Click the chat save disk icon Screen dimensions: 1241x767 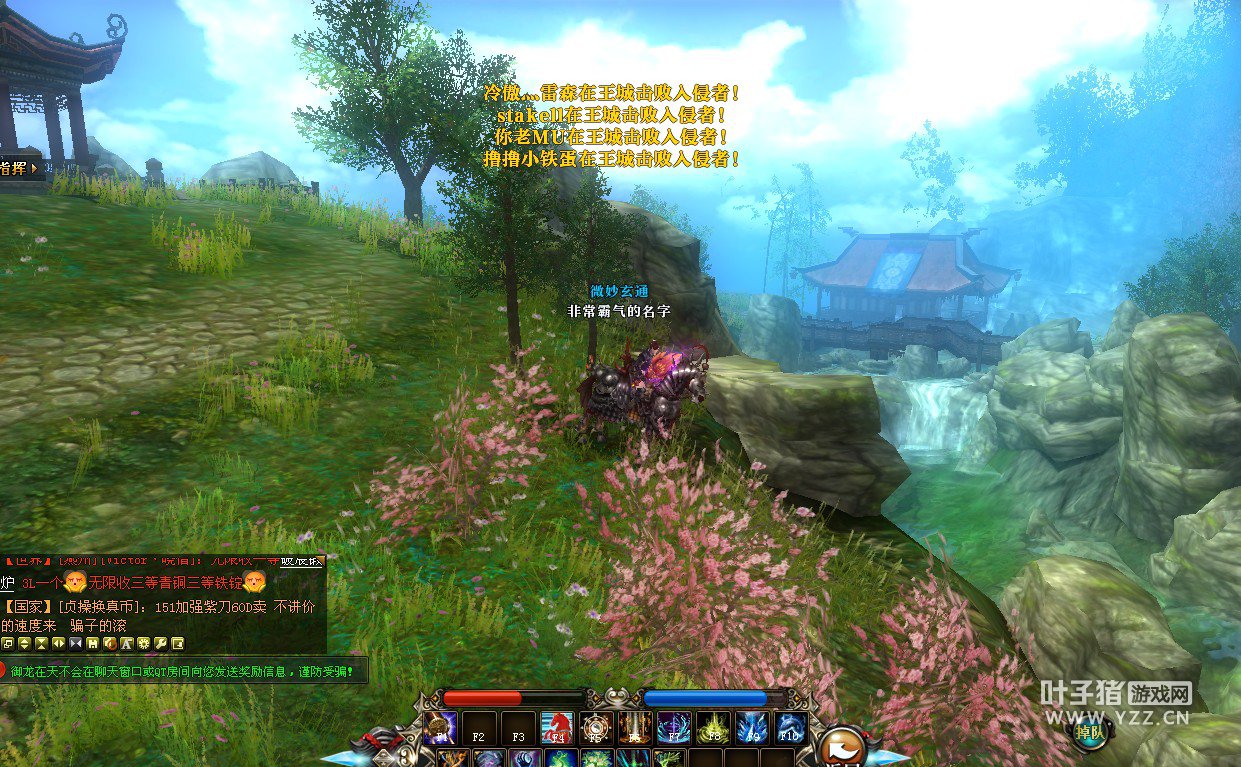coord(92,643)
